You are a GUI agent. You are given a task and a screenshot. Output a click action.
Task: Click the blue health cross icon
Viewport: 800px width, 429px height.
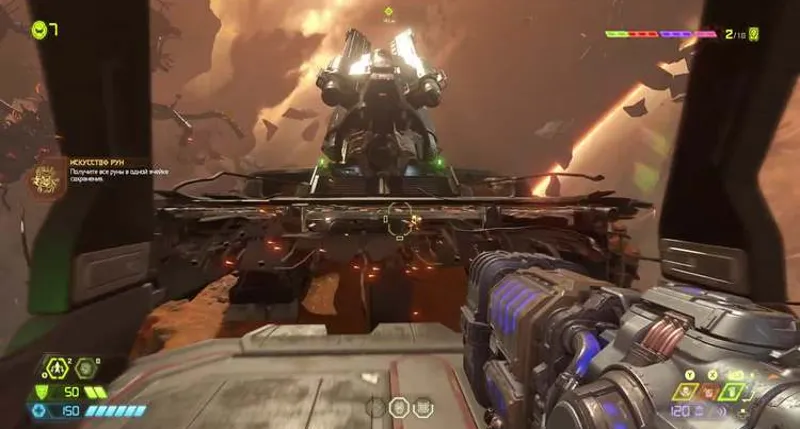(41, 411)
